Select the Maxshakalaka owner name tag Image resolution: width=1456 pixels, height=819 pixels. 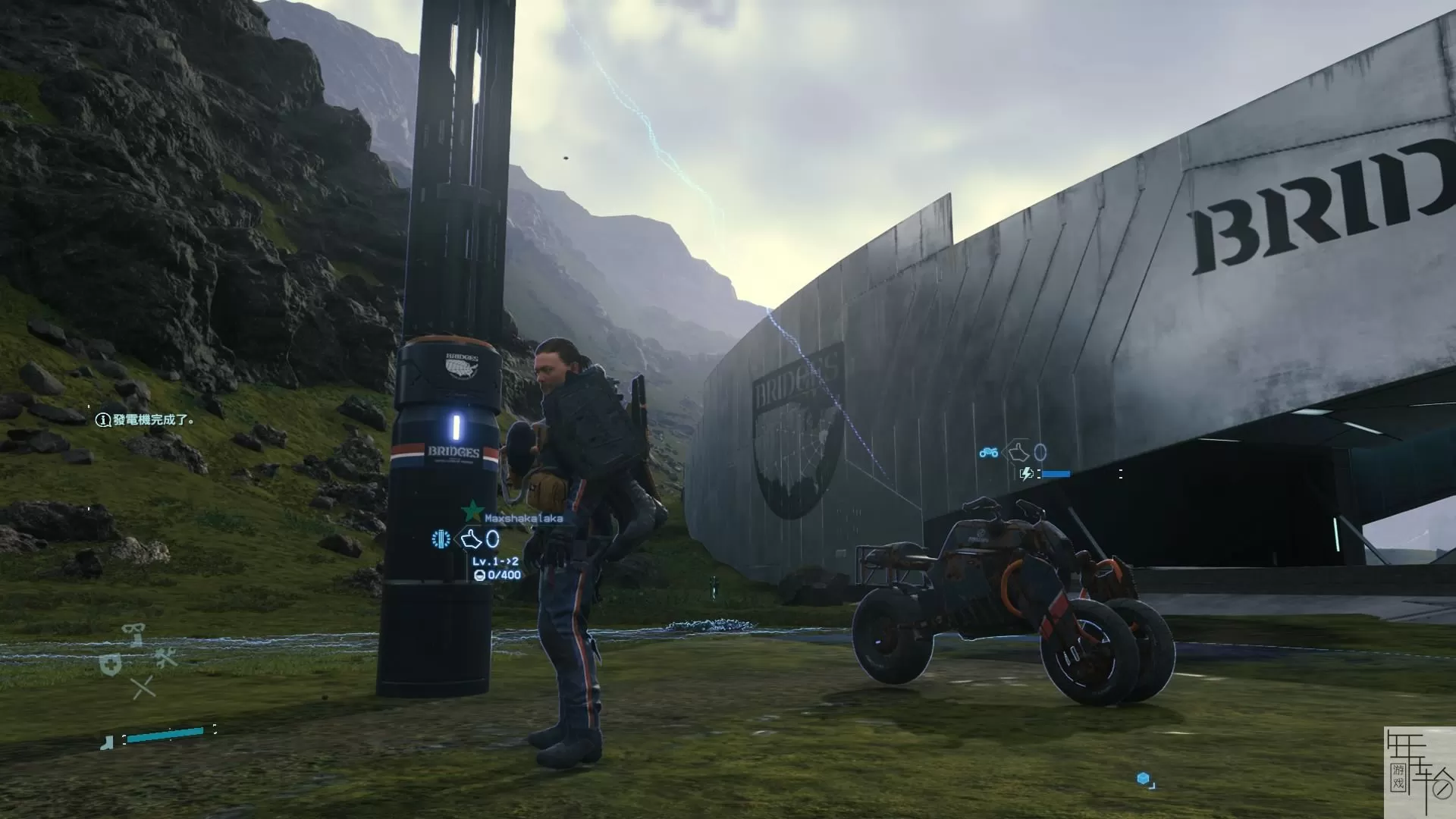pyautogui.click(x=523, y=519)
